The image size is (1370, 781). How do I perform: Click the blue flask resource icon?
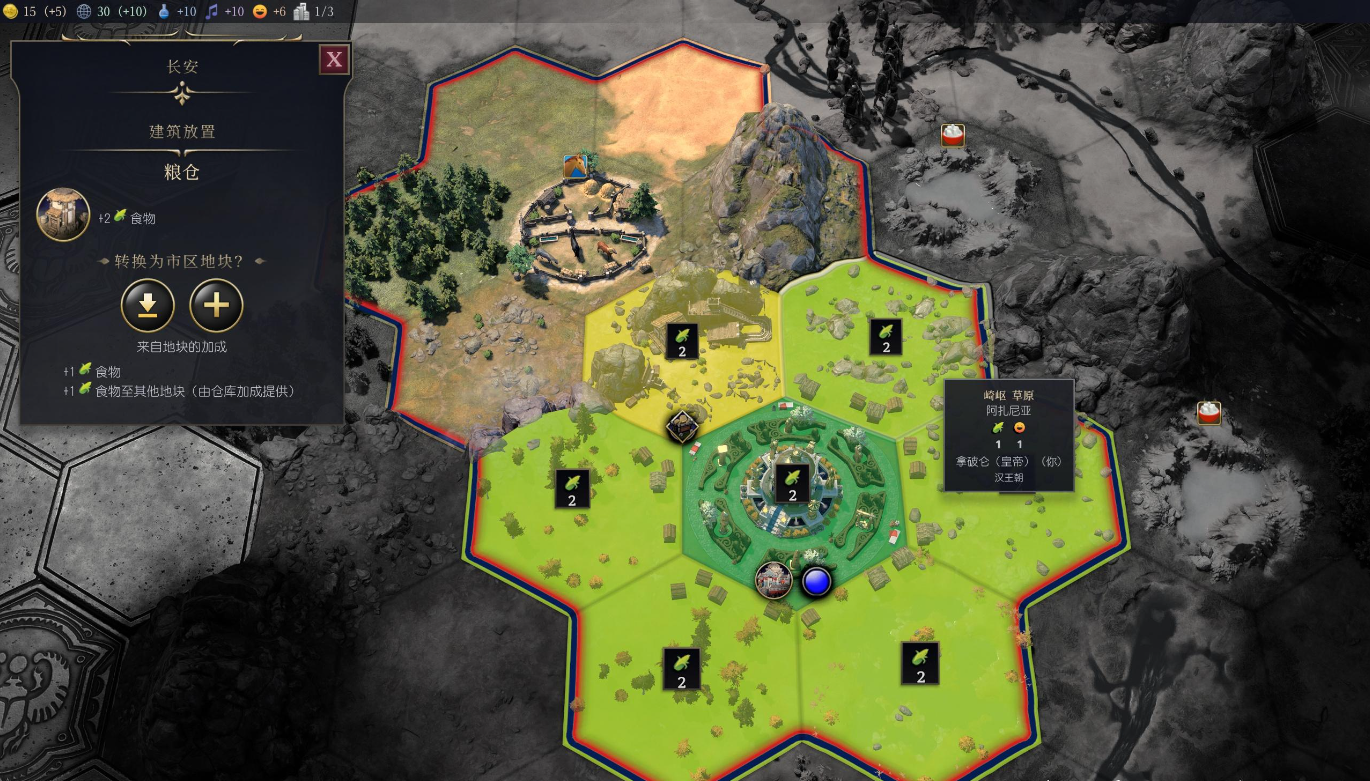[x=164, y=11]
